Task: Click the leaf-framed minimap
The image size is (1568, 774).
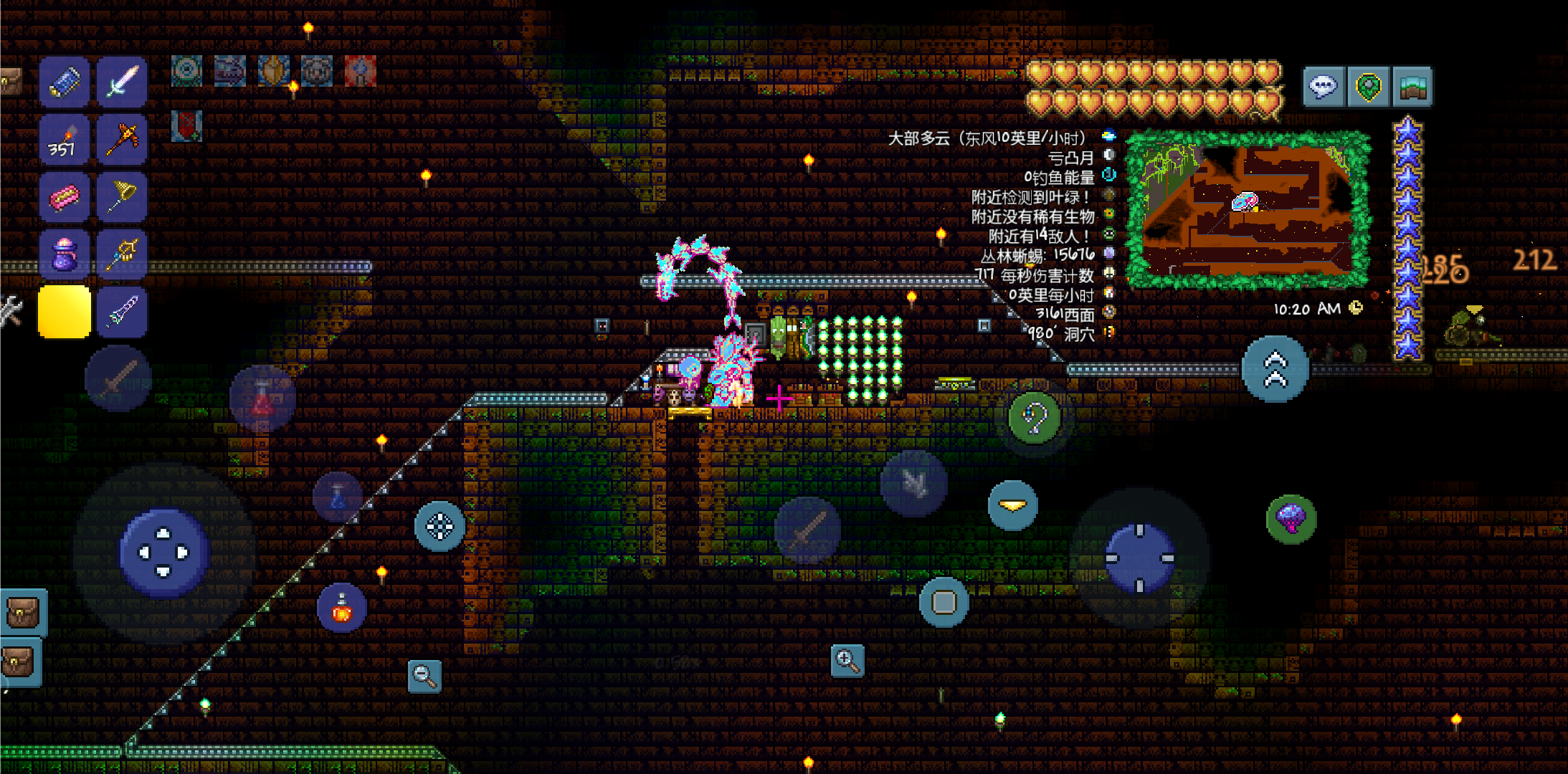Action: (1247, 209)
